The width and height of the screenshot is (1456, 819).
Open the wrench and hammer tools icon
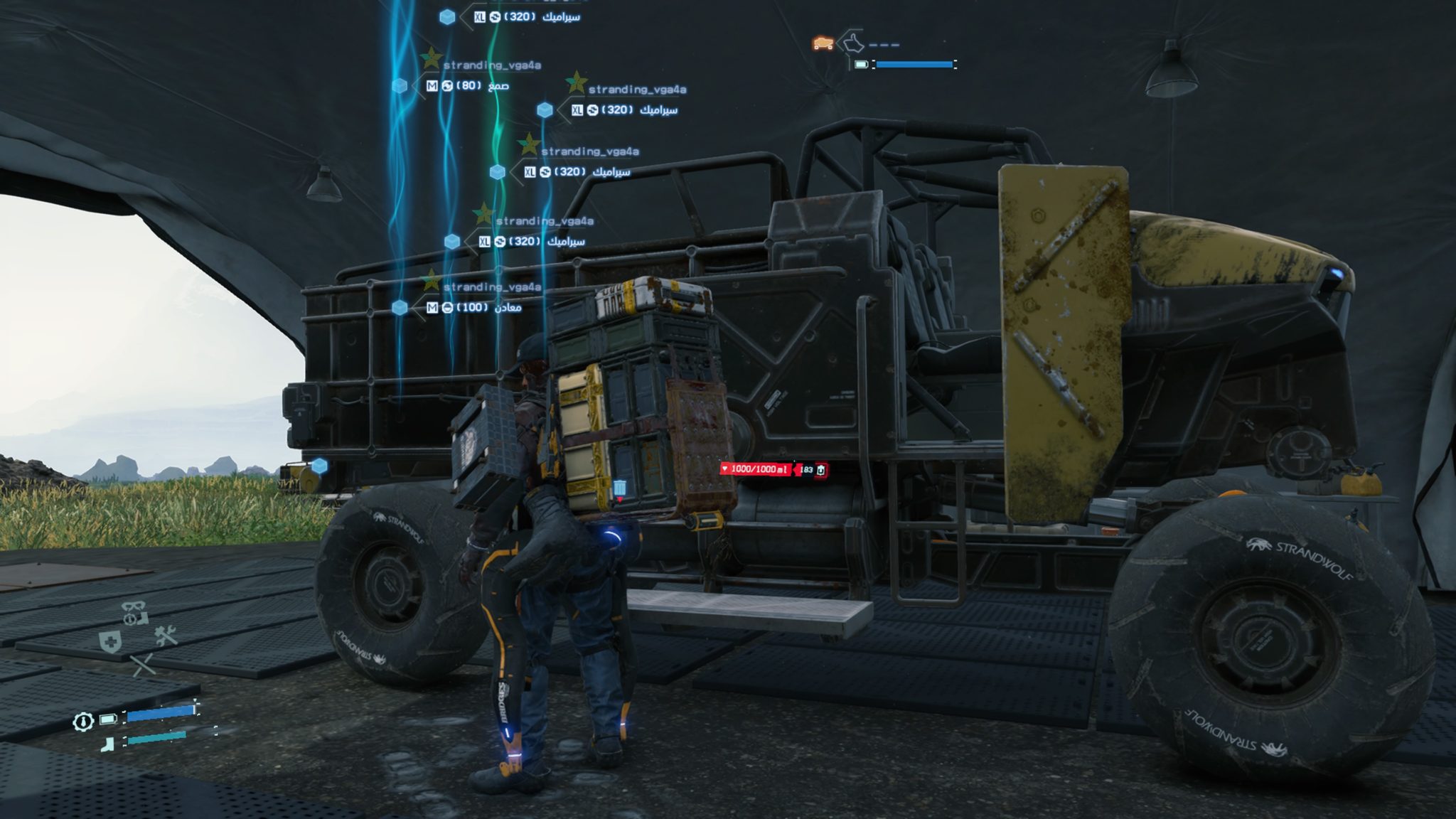click(x=166, y=635)
